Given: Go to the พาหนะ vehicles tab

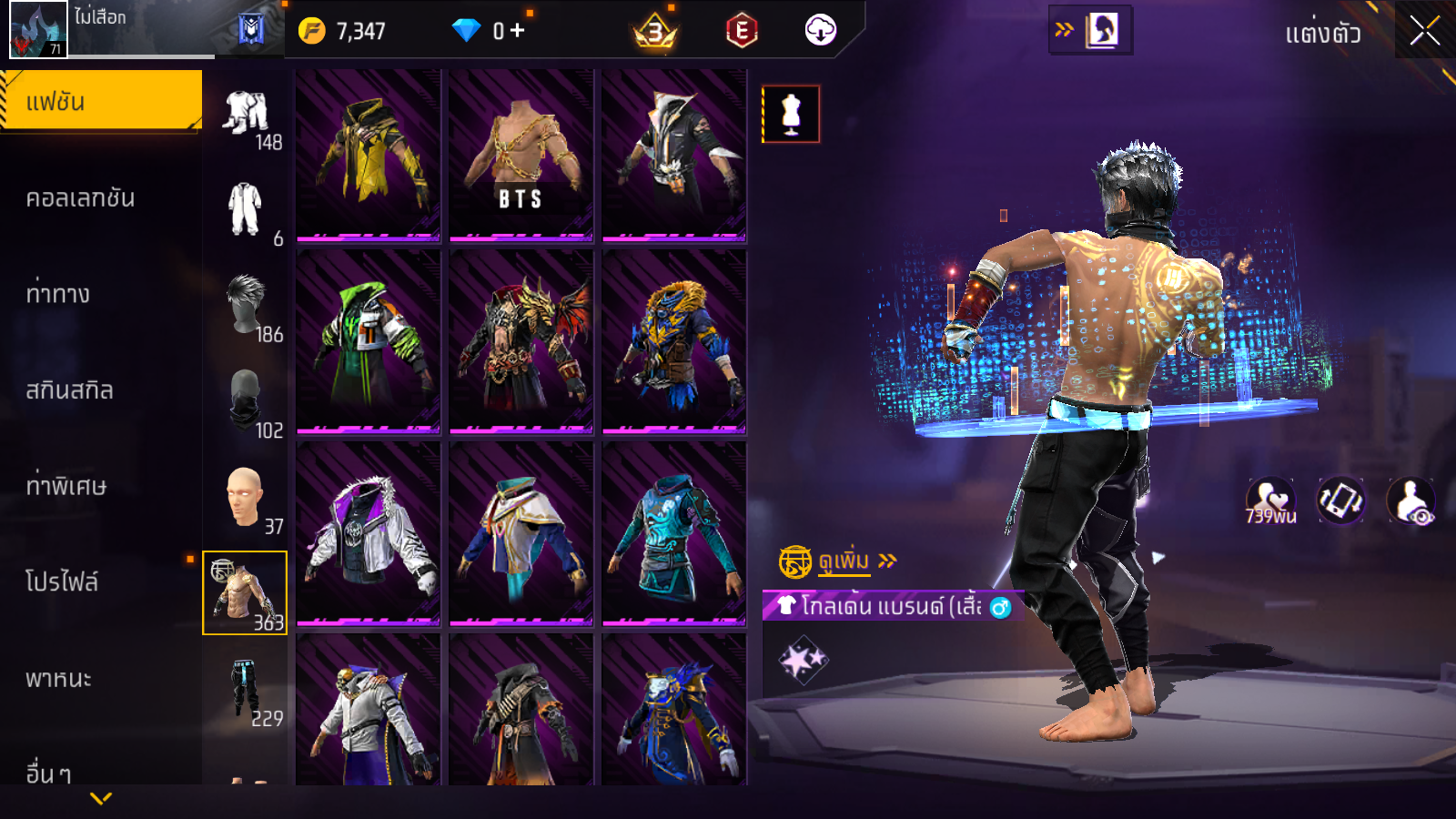Looking at the screenshot, I should [58, 679].
